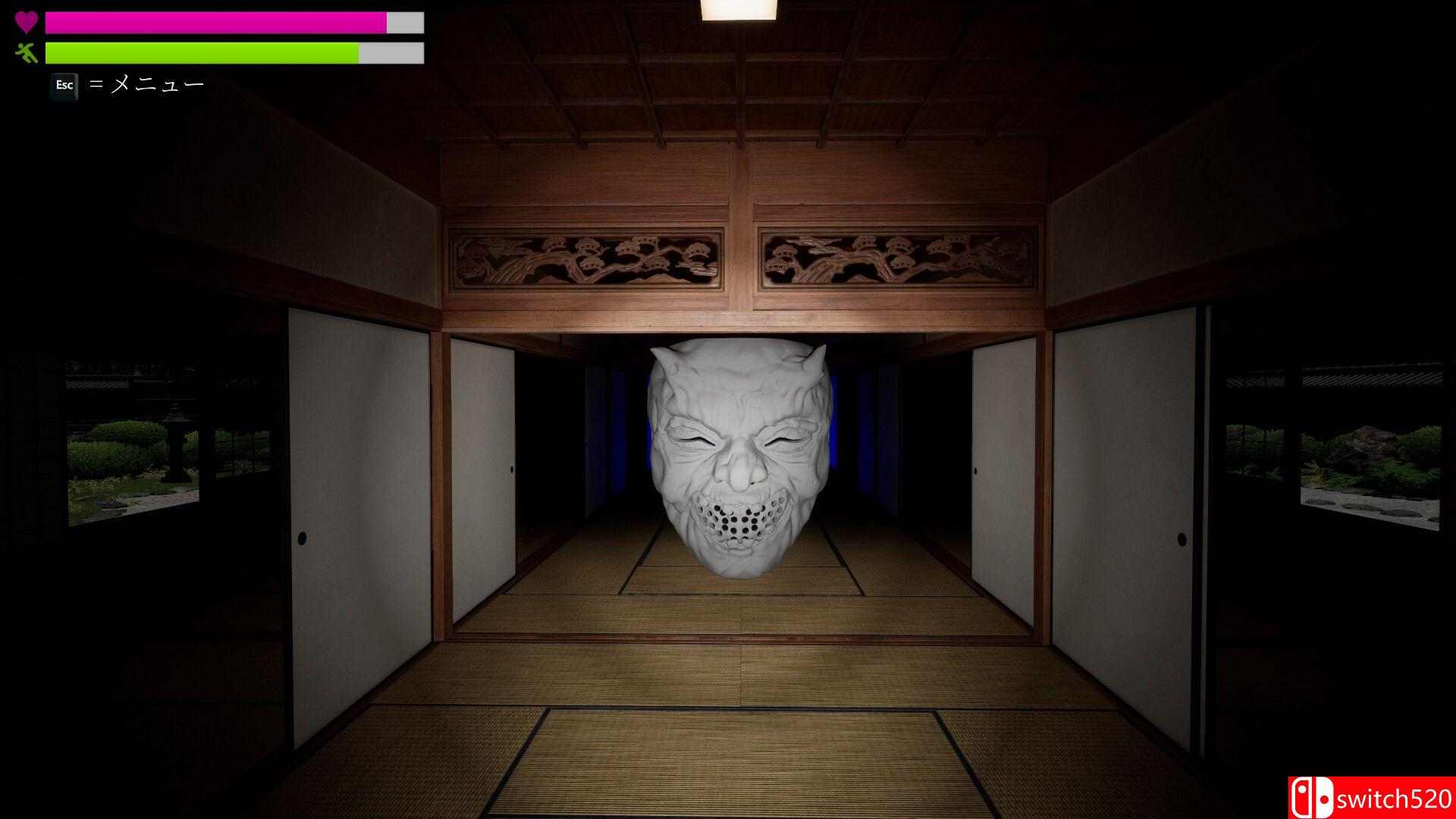Click the right sliding door's round handle
This screenshot has width=1456, height=819.
(1181, 540)
